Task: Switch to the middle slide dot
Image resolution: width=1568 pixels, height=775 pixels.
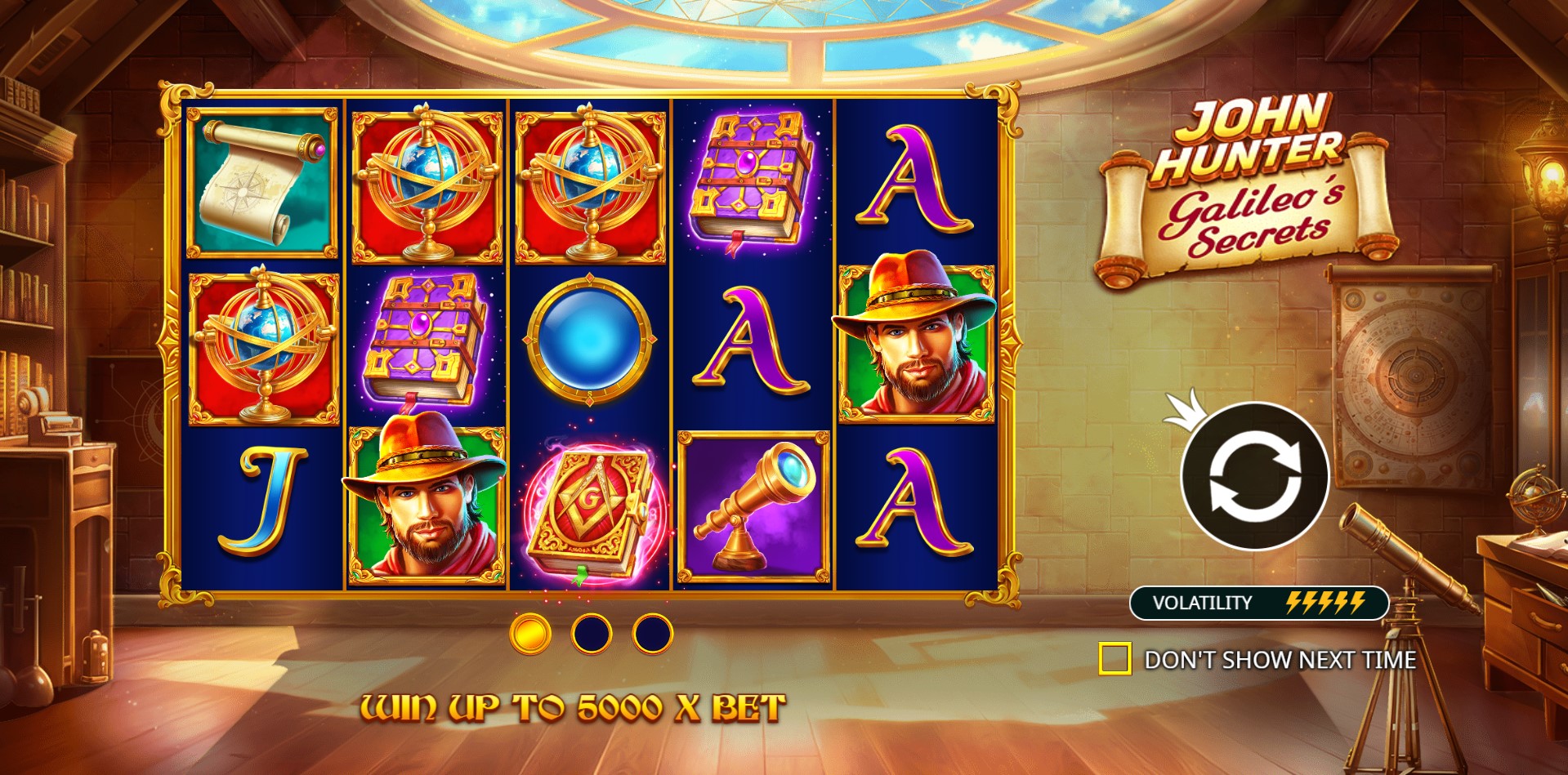Action: [x=592, y=634]
